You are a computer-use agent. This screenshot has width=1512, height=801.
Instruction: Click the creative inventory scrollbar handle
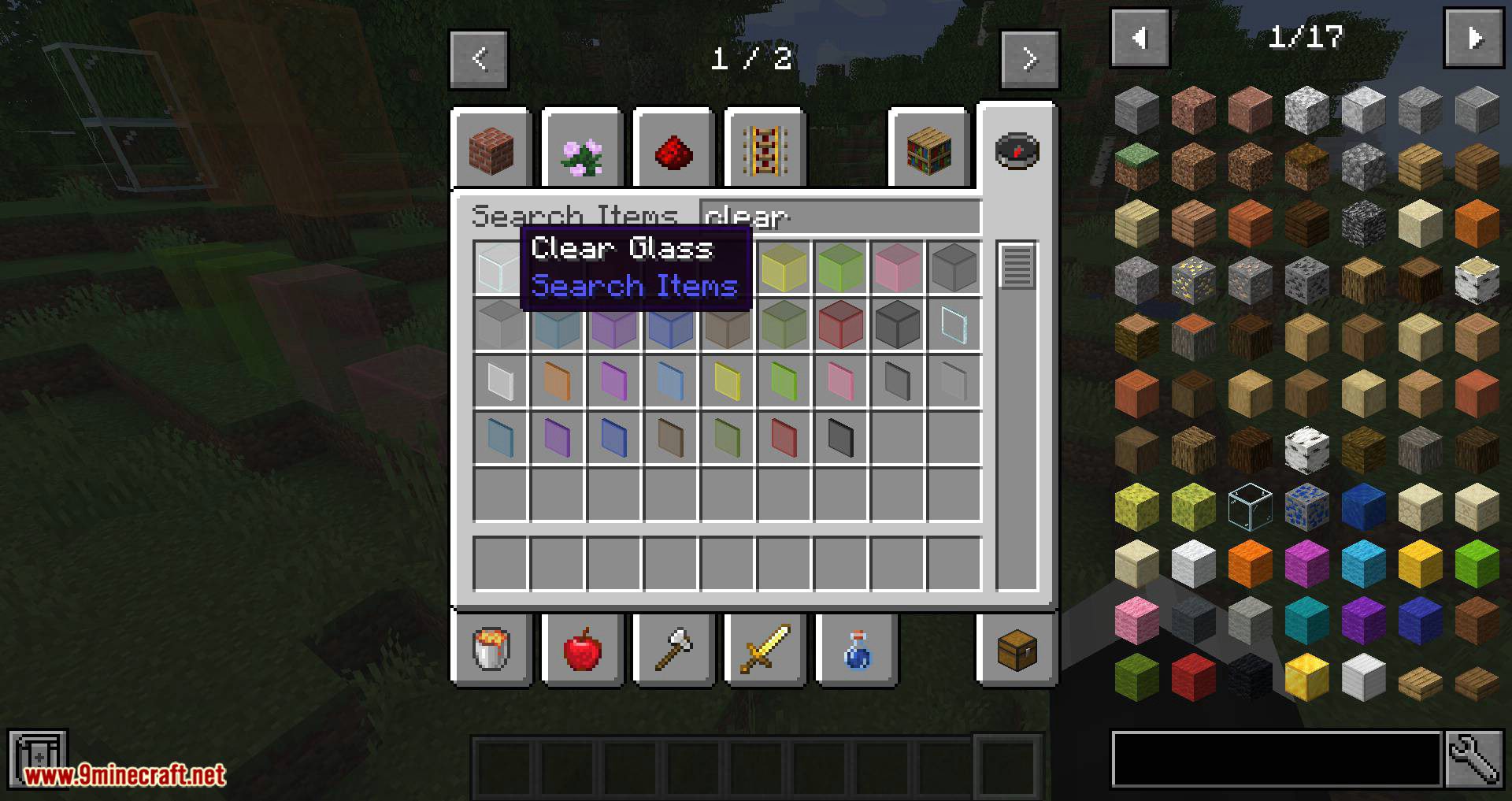tap(1017, 266)
